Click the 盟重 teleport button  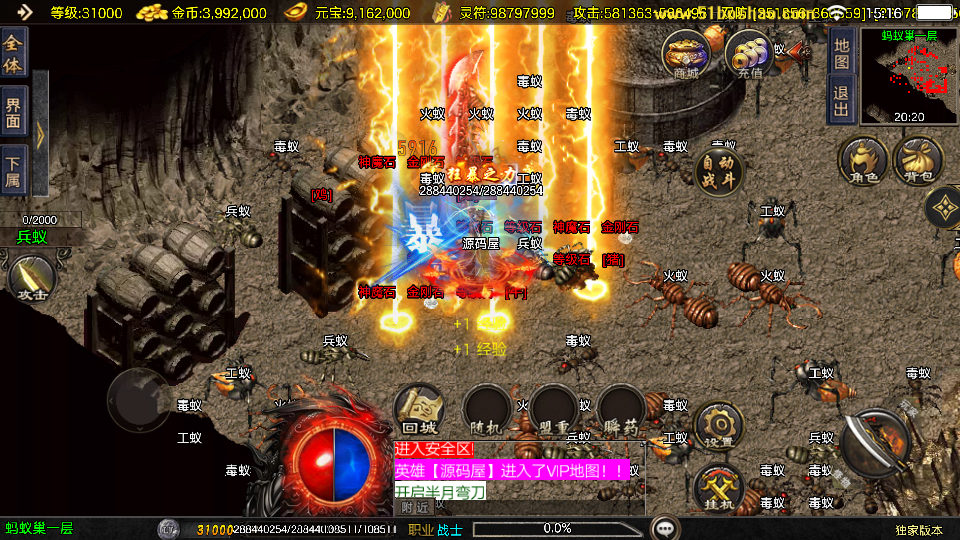click(x=553, y=410)
